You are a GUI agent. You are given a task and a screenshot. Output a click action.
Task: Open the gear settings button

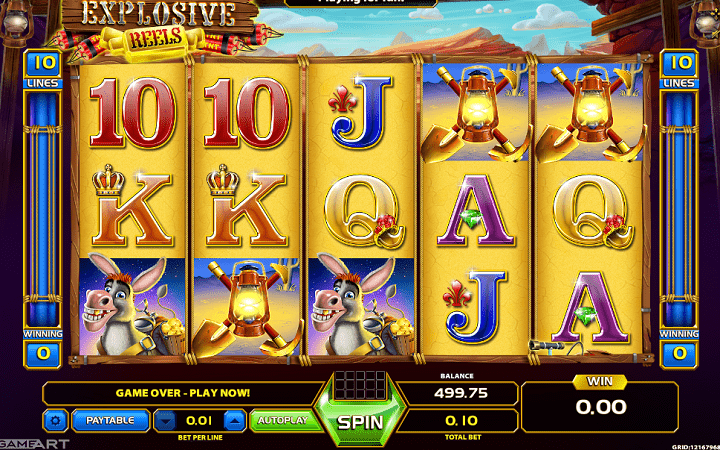tap(55, 420)
